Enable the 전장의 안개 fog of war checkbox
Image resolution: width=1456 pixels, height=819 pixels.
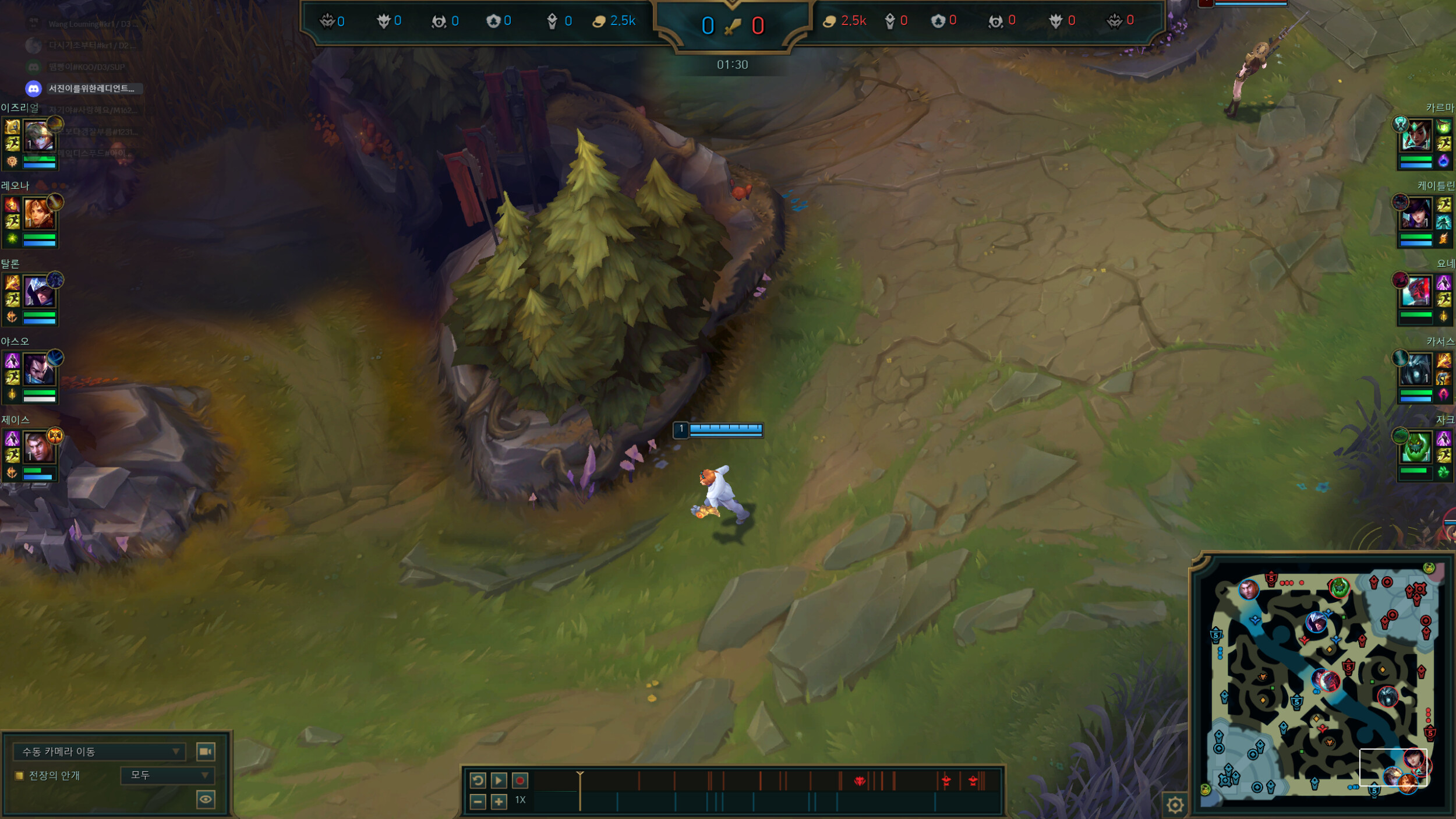[x=18, y=776]
